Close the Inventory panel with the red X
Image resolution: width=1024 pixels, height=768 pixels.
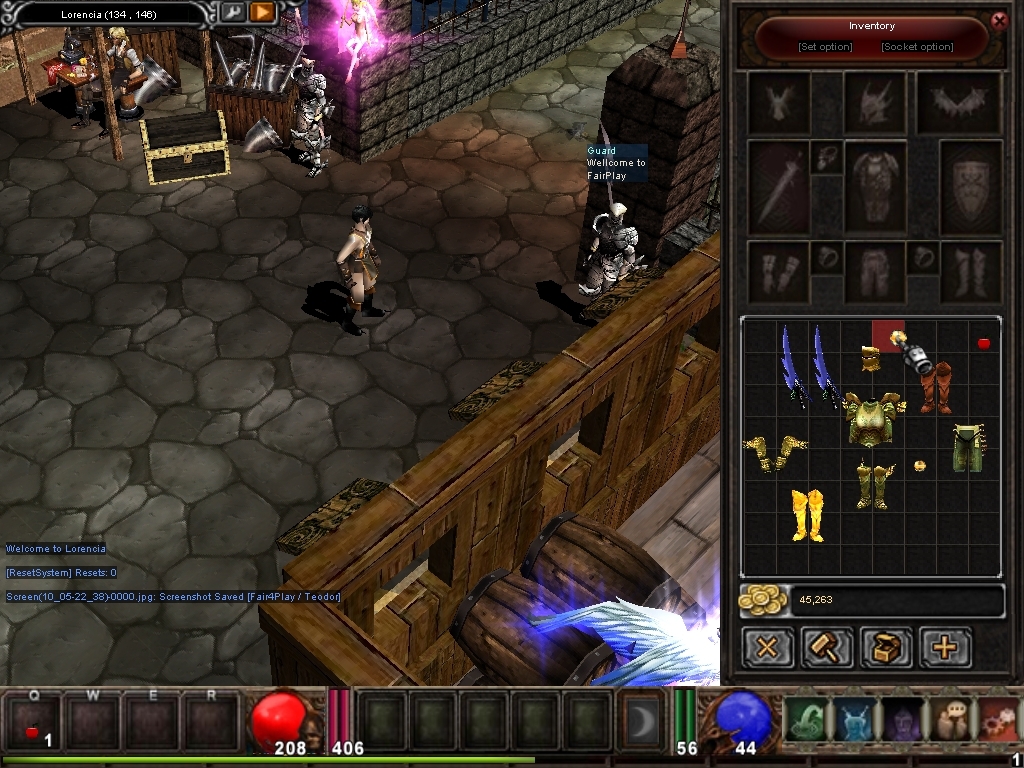(998, 21)
